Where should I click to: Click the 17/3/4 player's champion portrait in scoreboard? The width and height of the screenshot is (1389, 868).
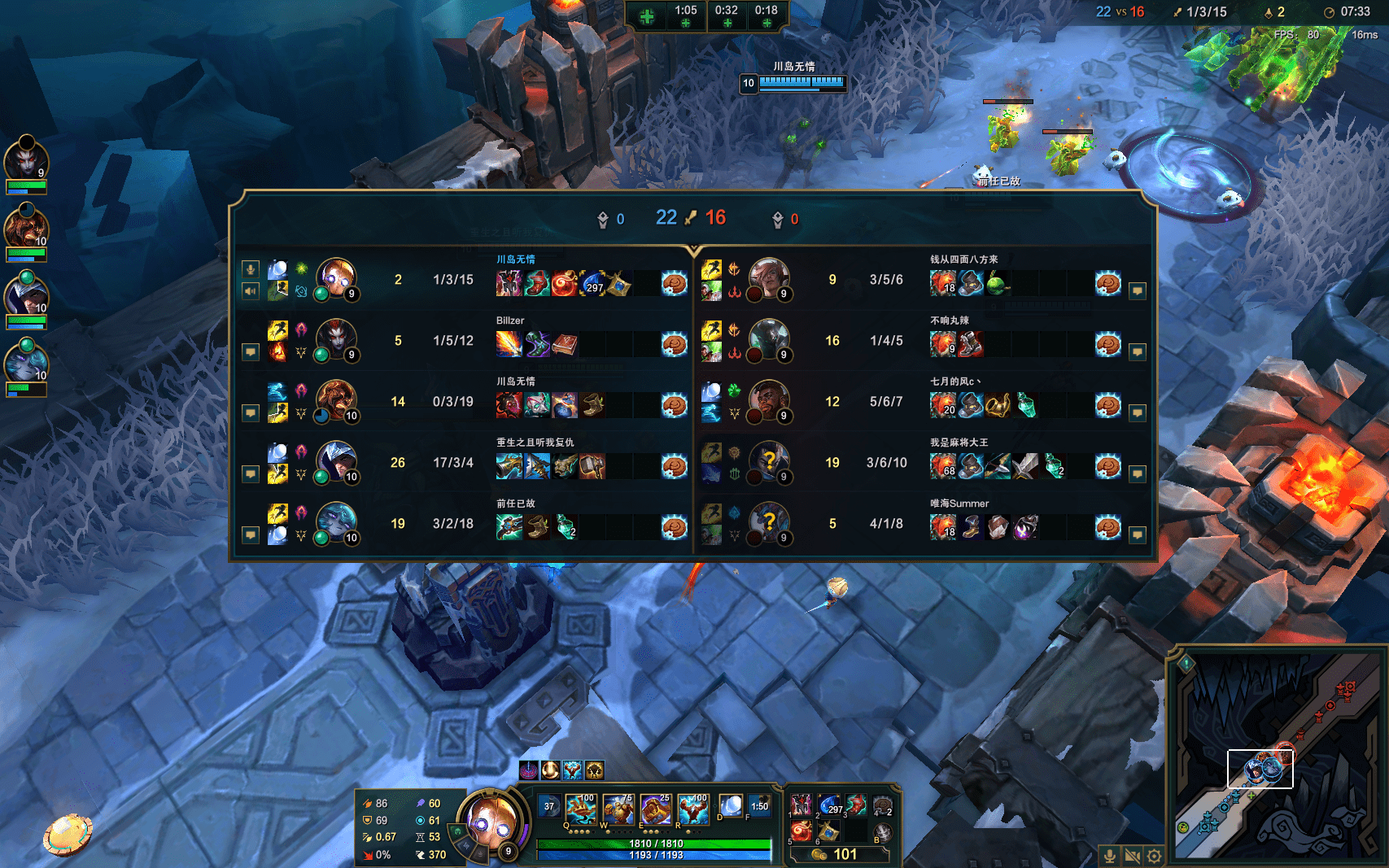(335, 461)
